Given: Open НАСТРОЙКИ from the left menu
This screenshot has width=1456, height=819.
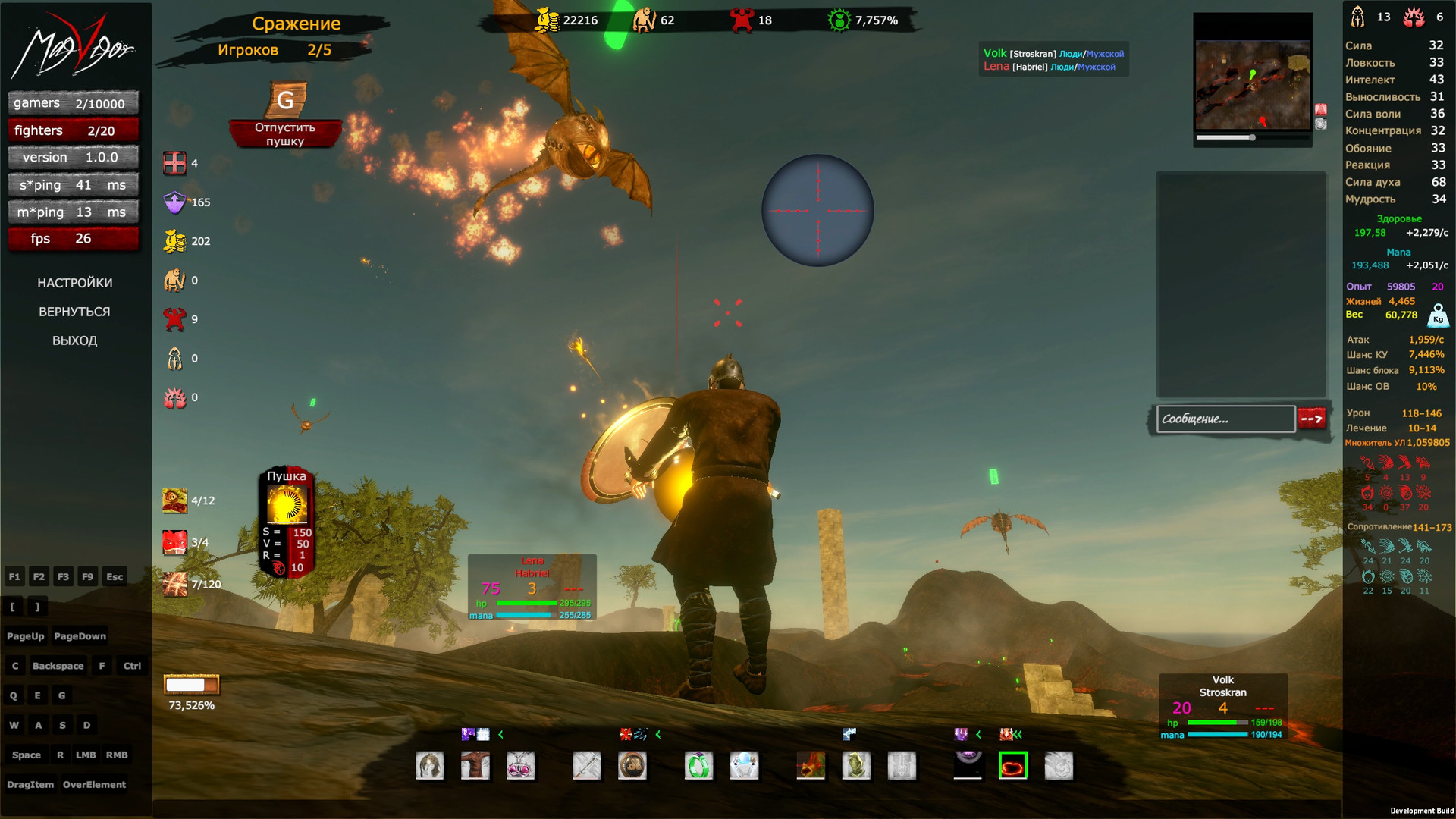Looking at the screenshot, I should (75, 282).
